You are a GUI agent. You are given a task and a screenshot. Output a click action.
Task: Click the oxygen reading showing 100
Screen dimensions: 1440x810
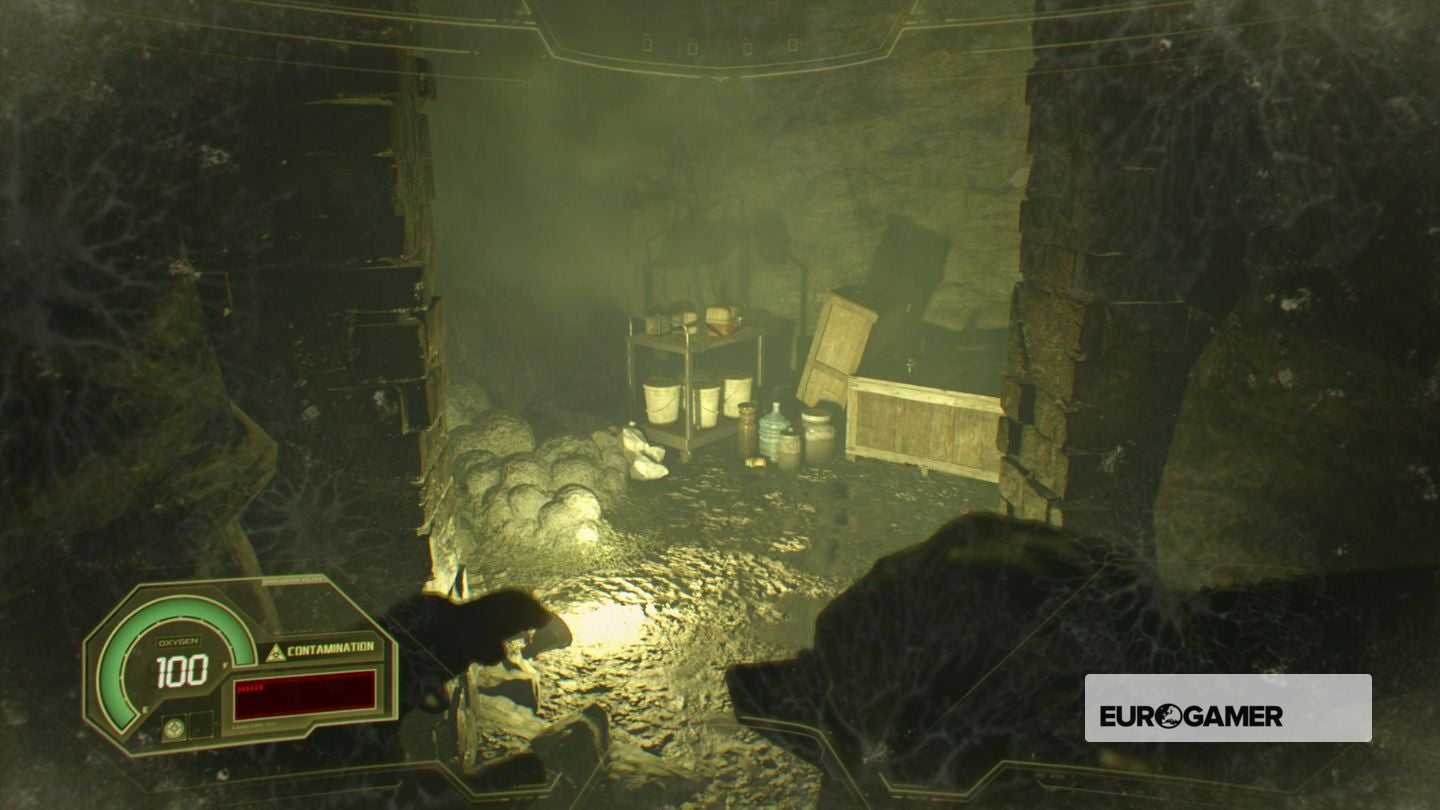(x=183, y=669)
